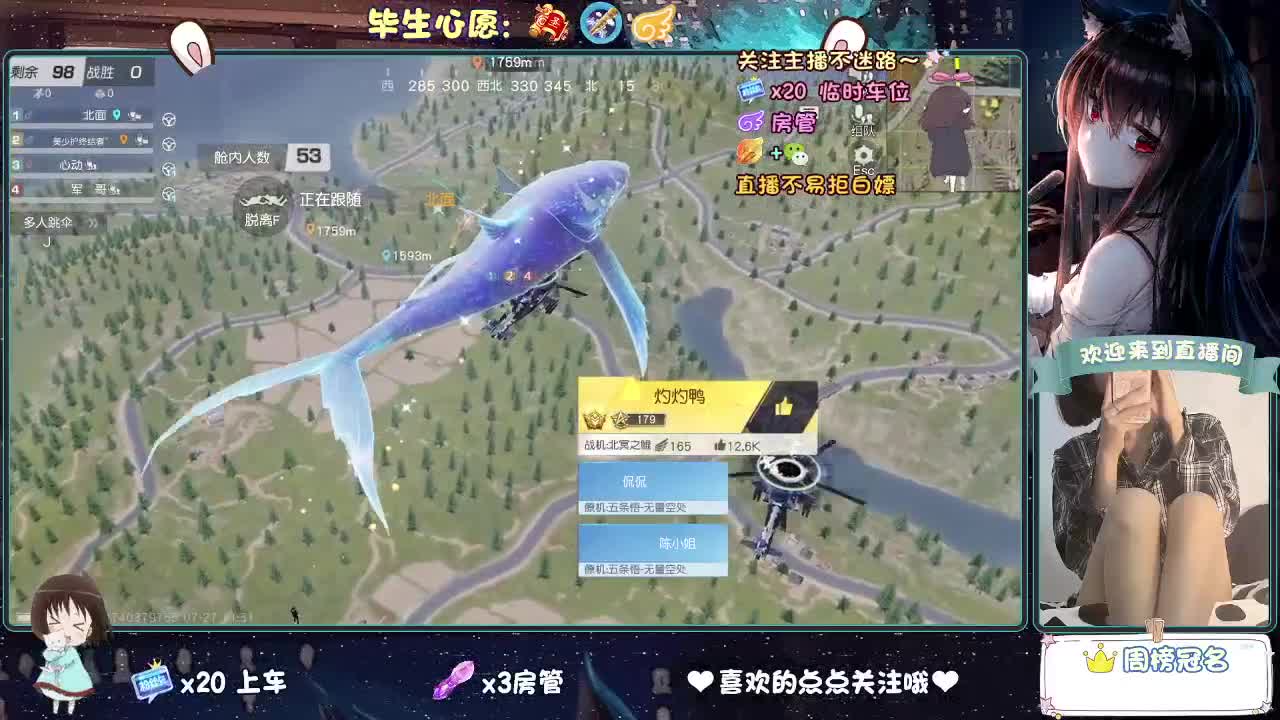Toggle the steering wheel beside 美少护终结者
This screenshot has height=720, width=1280.
(168, 143)
